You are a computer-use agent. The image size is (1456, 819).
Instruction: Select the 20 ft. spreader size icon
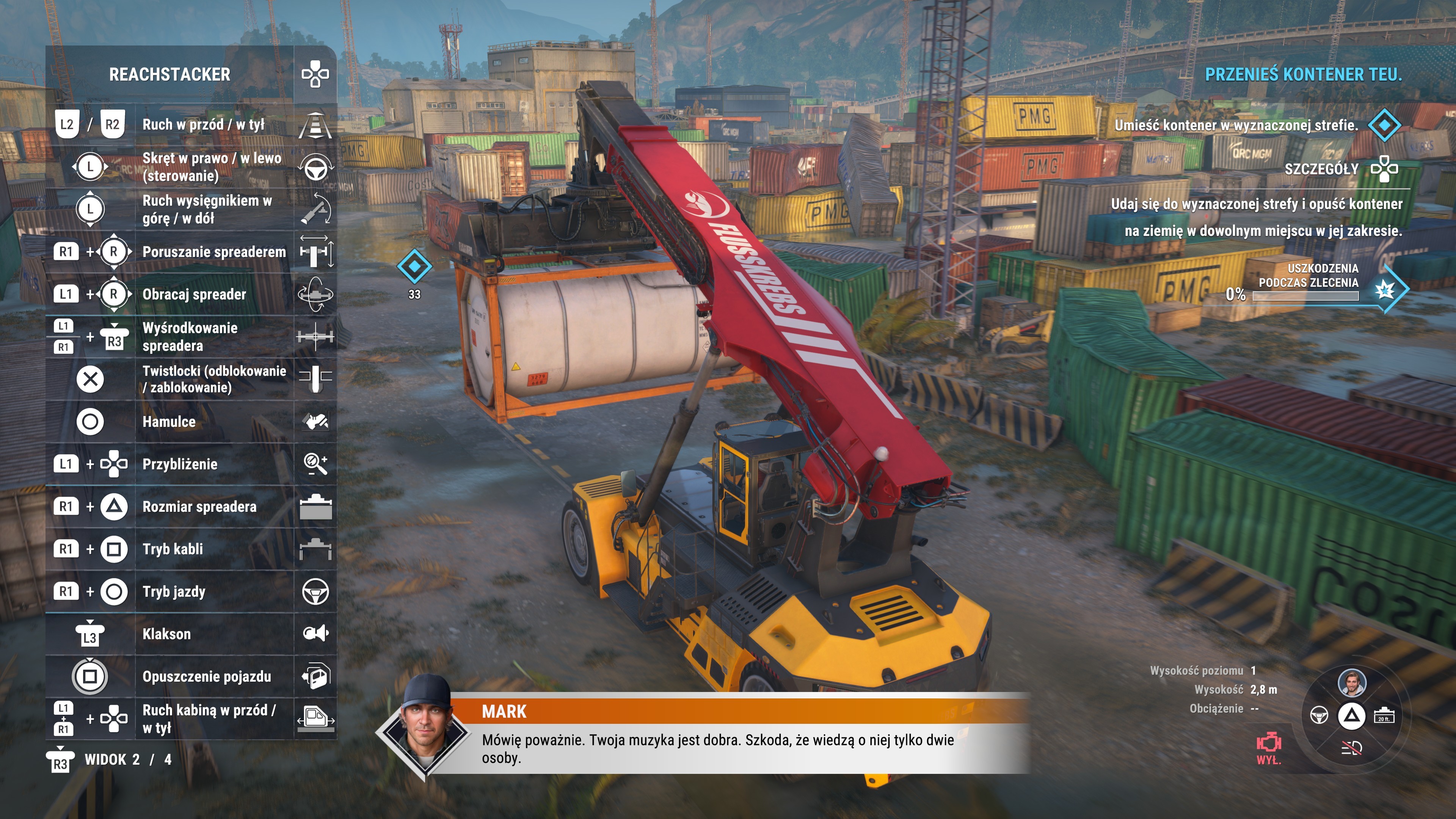(x=1384, y=715)
